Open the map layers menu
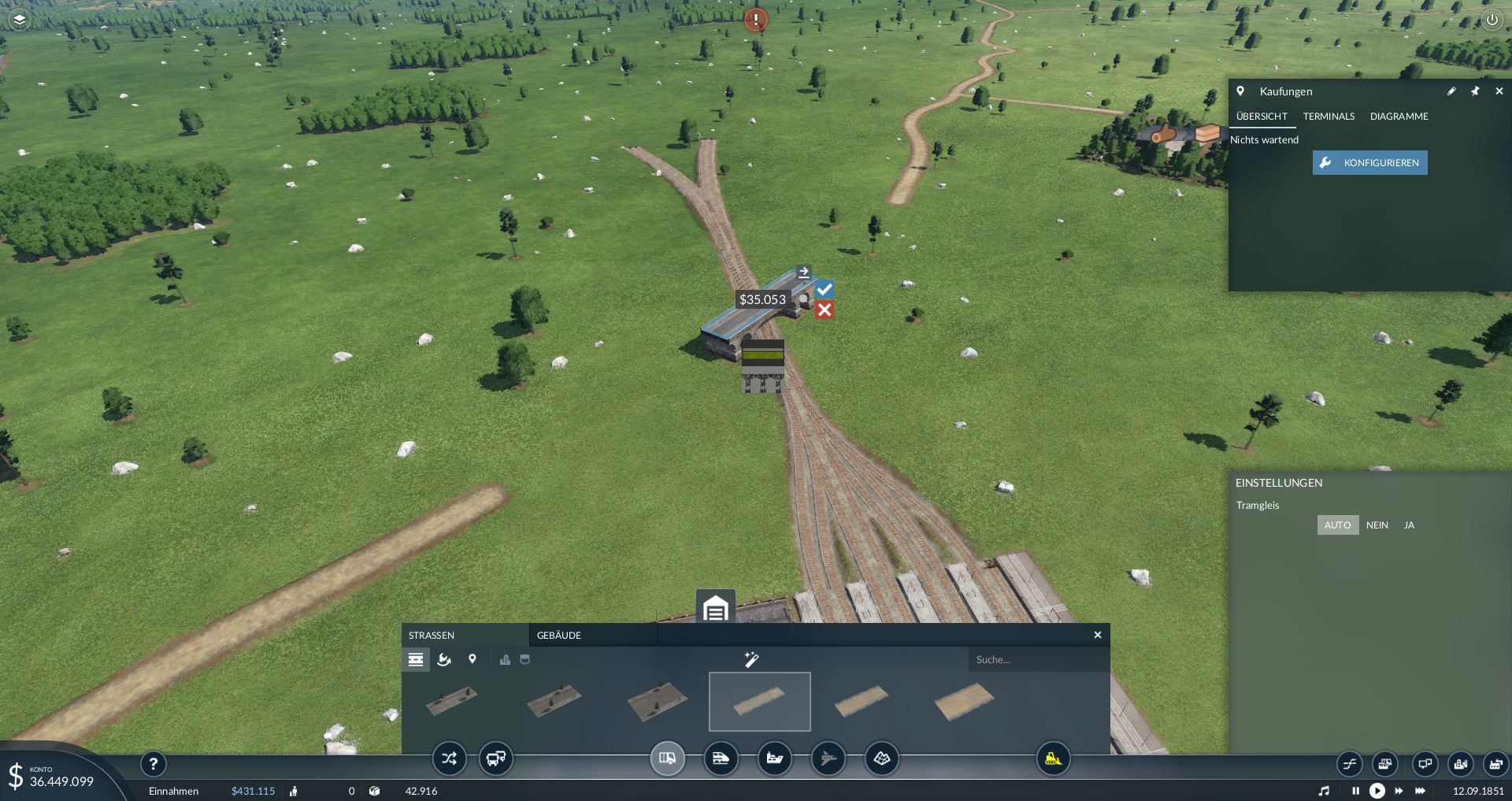 click(20, 20)
